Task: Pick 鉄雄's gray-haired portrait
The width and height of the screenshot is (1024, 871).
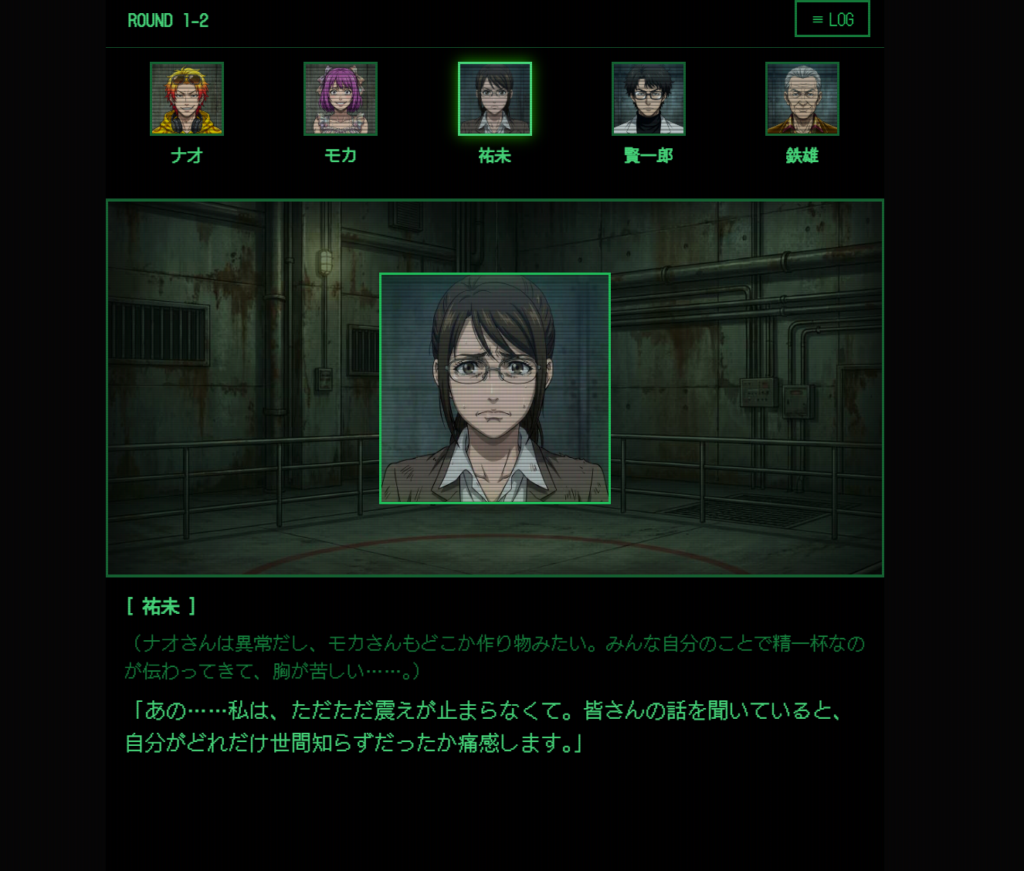Action: tap(802, 99)
